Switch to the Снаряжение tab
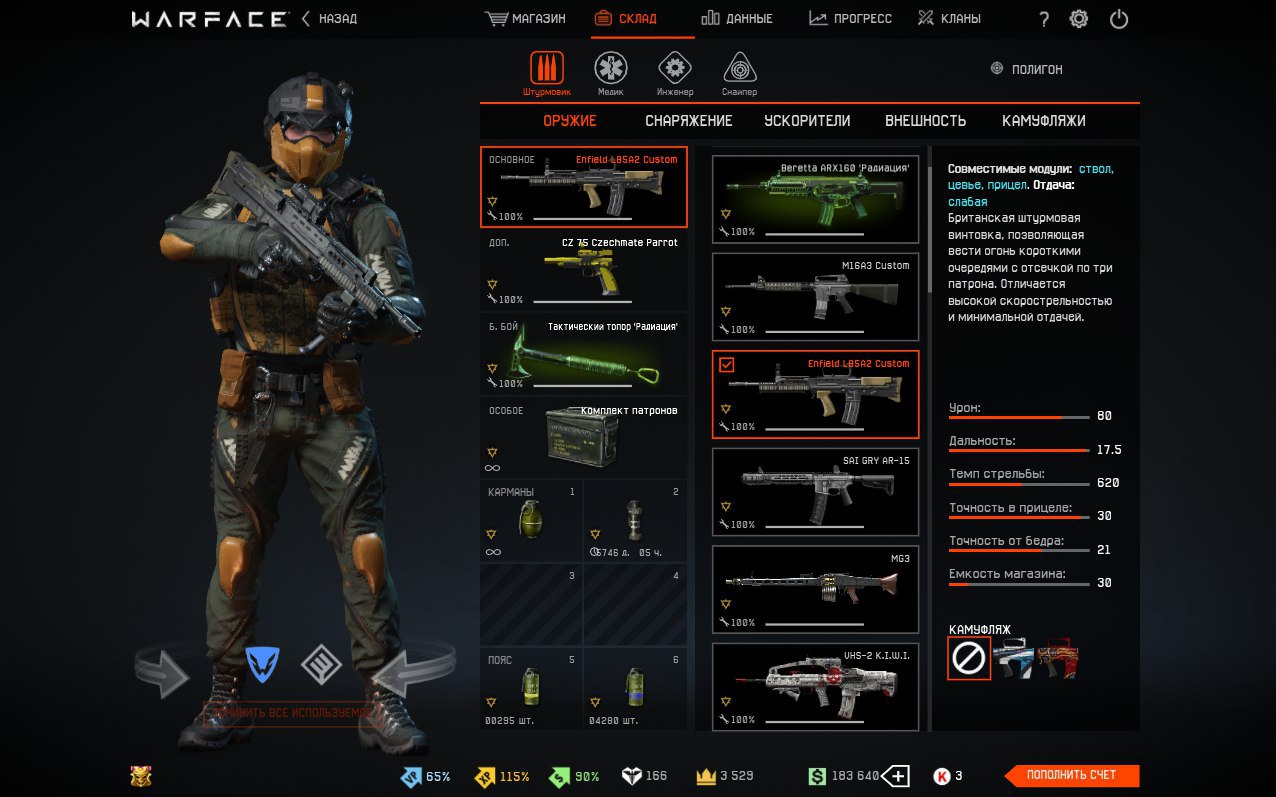Screen dimensions: 1276x797 click(688, 121)
